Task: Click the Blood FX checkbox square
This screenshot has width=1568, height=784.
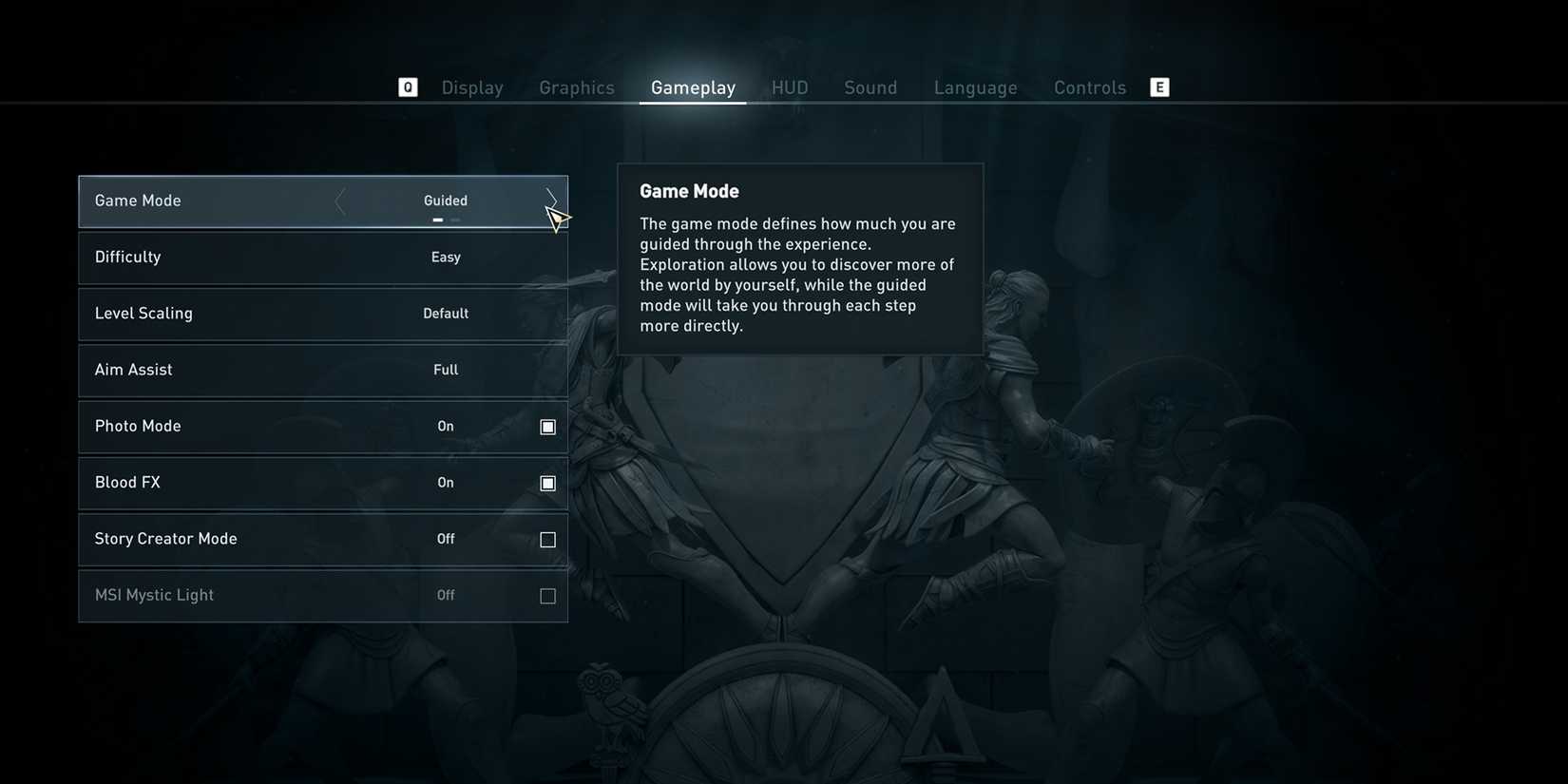Action: [547, 483]
